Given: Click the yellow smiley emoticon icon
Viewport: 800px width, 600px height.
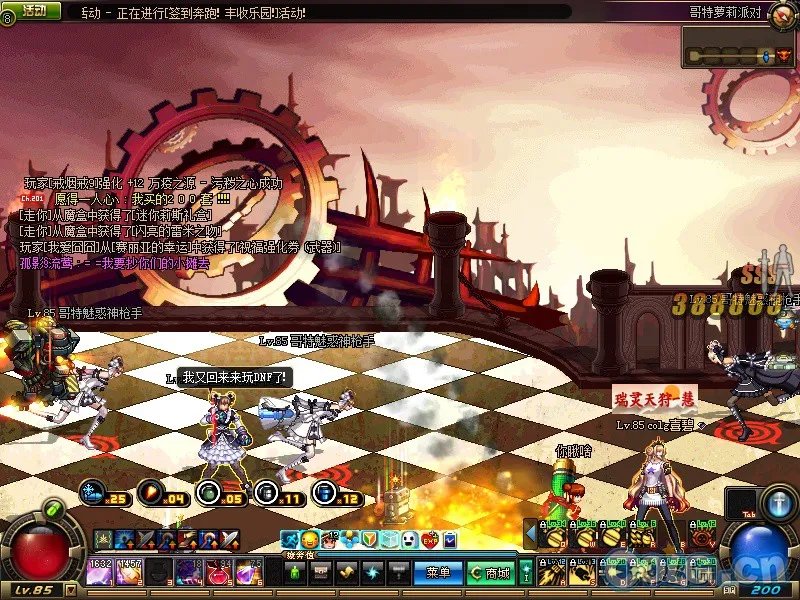Looking at the screenshot, I should coord(309,540).
